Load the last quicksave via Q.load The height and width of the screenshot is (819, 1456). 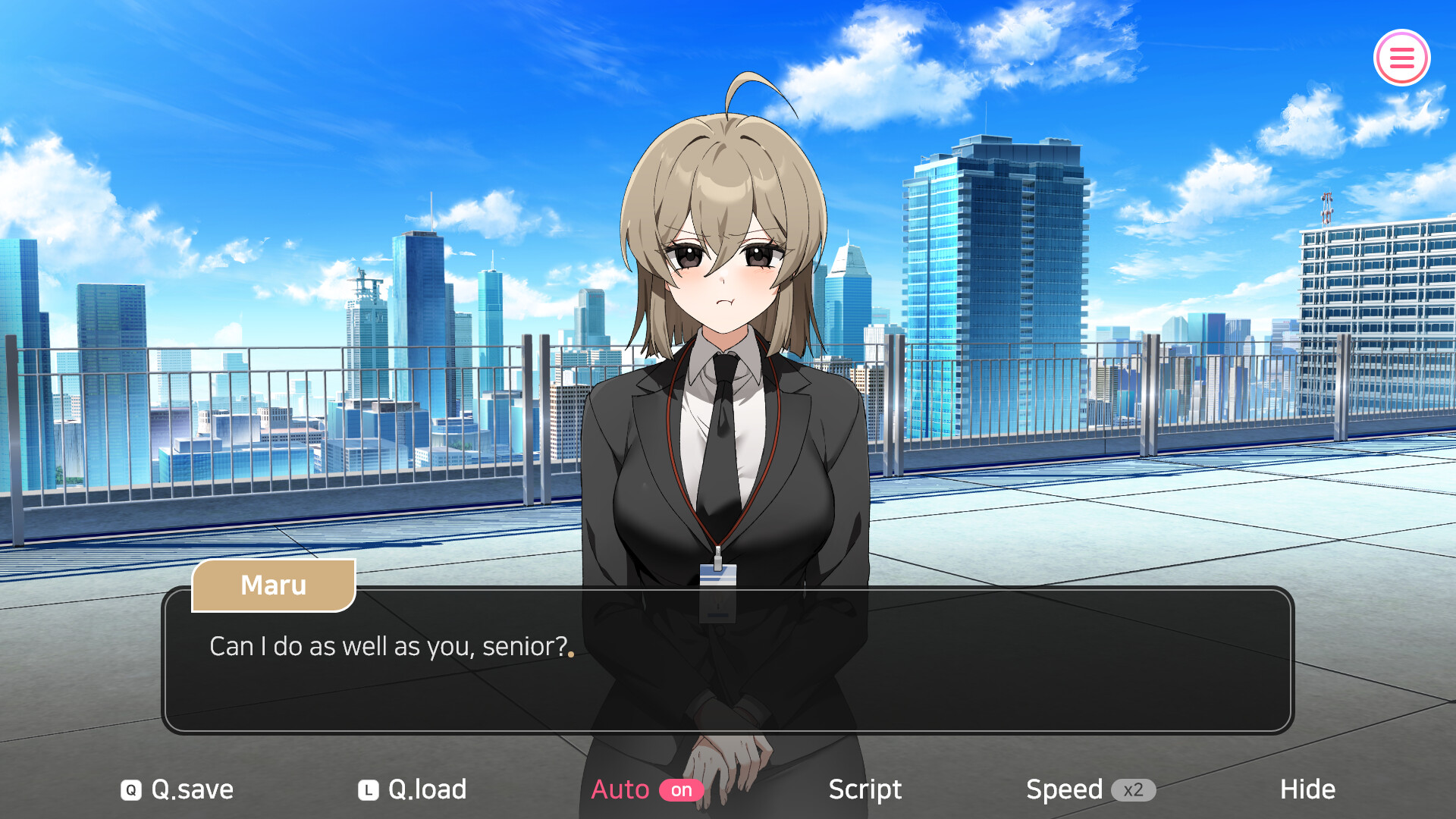pyautogui.click(x=426, y=789)
